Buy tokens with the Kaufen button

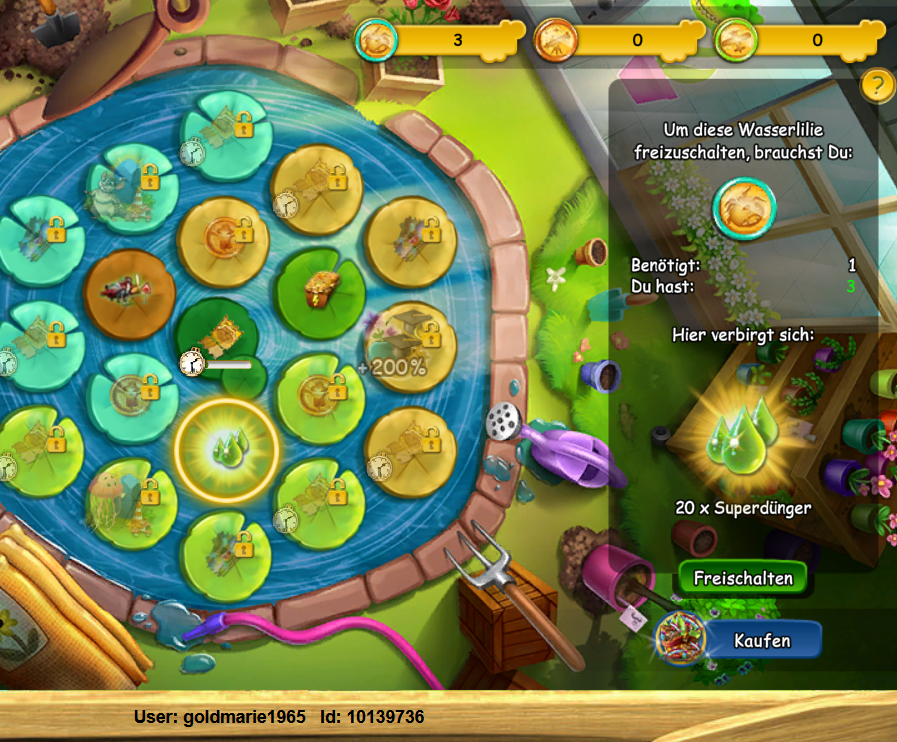[762, 640]
